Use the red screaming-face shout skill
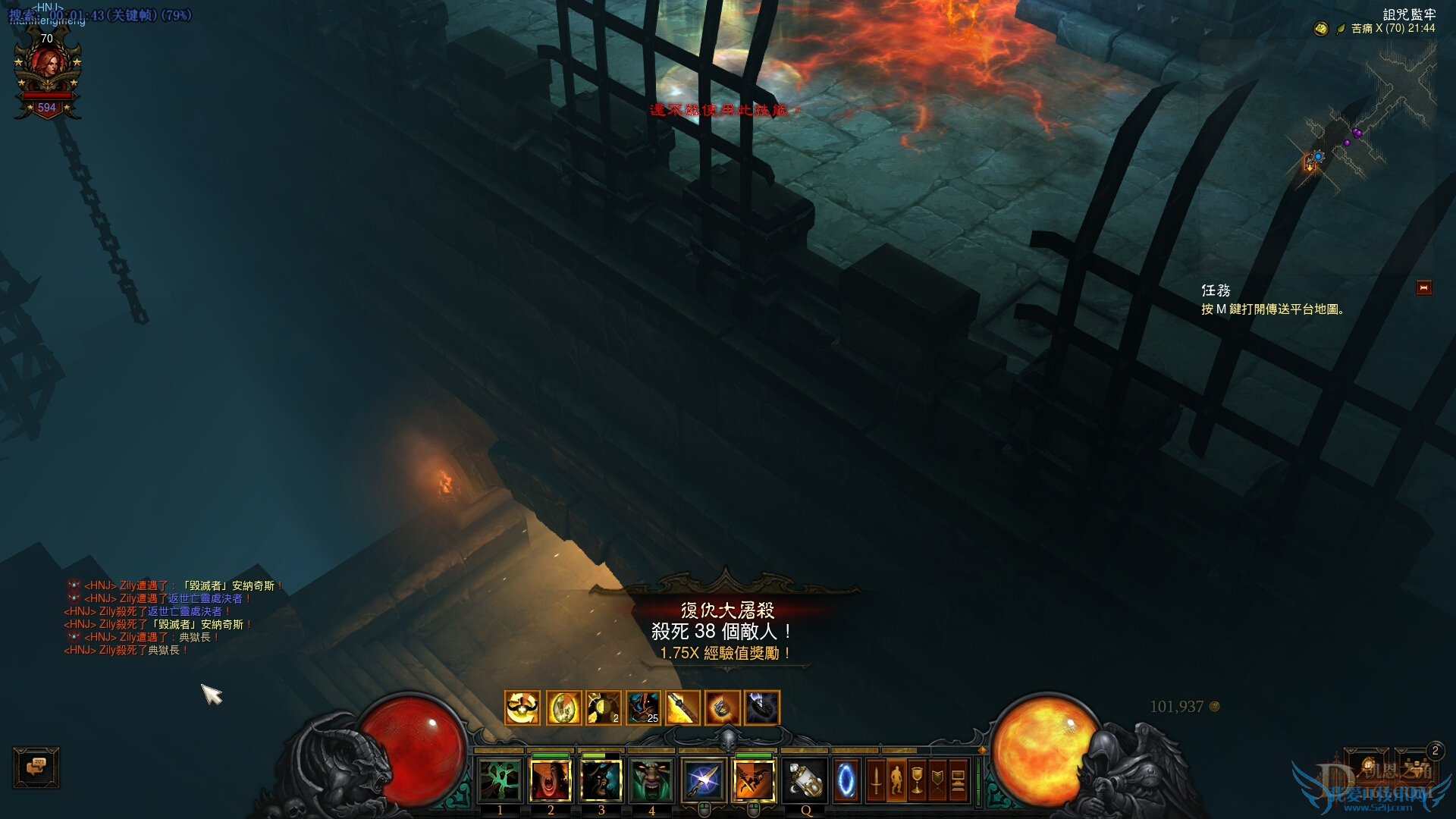Viewport: 1456px width, 819px height. click(x=551, y=780)
